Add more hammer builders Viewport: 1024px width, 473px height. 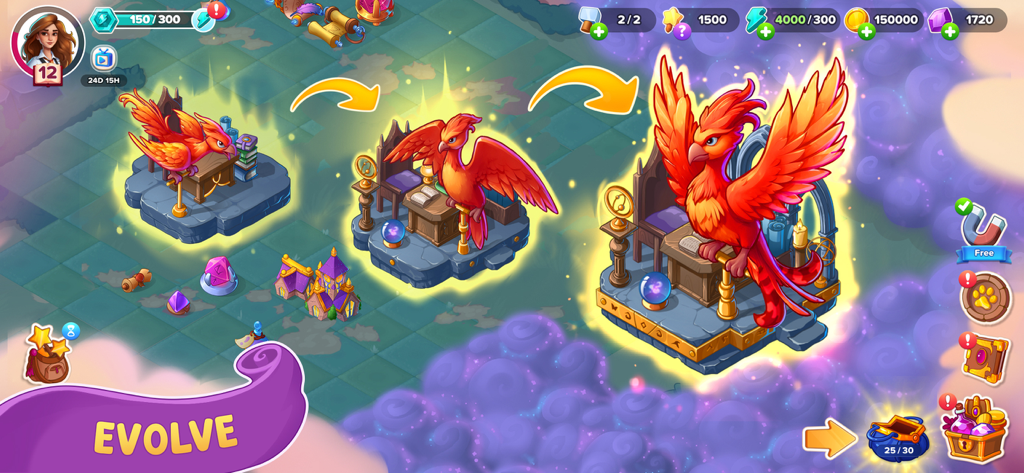point(599,31)
